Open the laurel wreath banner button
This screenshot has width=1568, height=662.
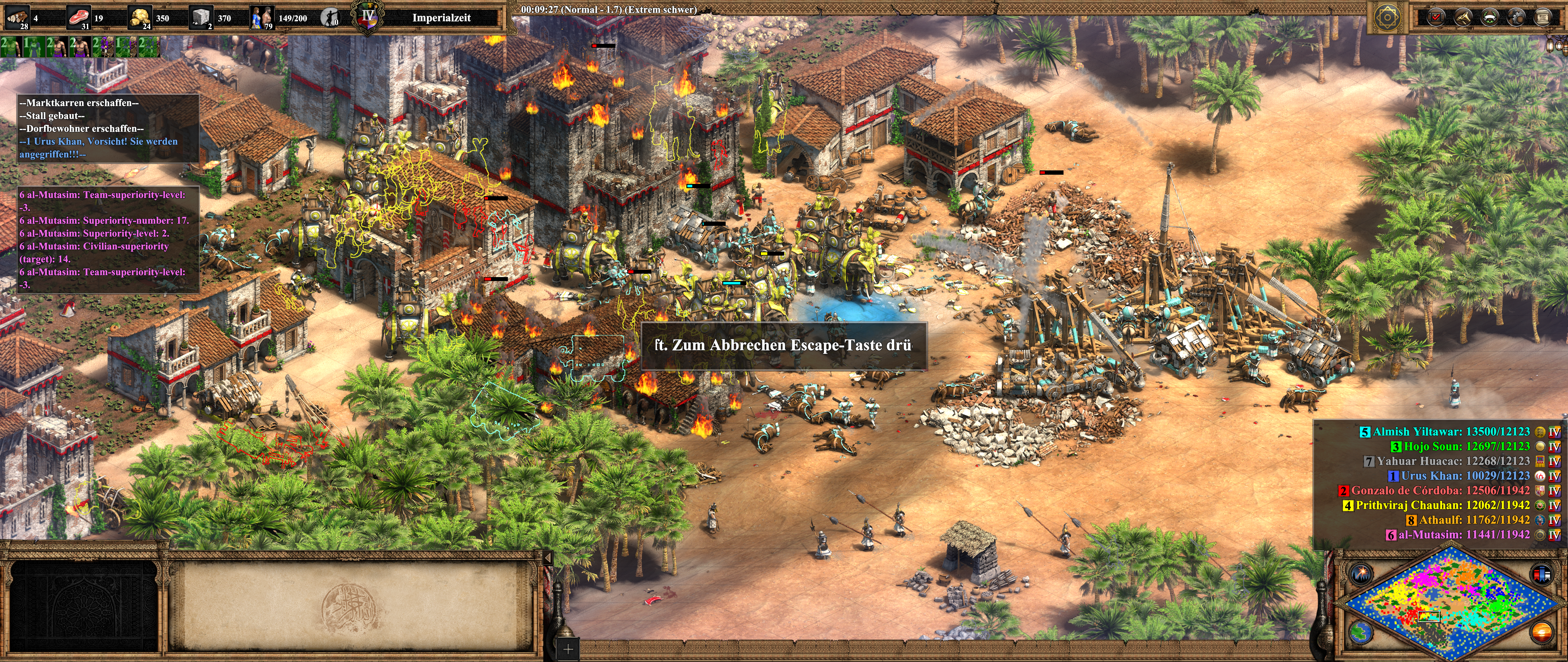point(1490,17)
